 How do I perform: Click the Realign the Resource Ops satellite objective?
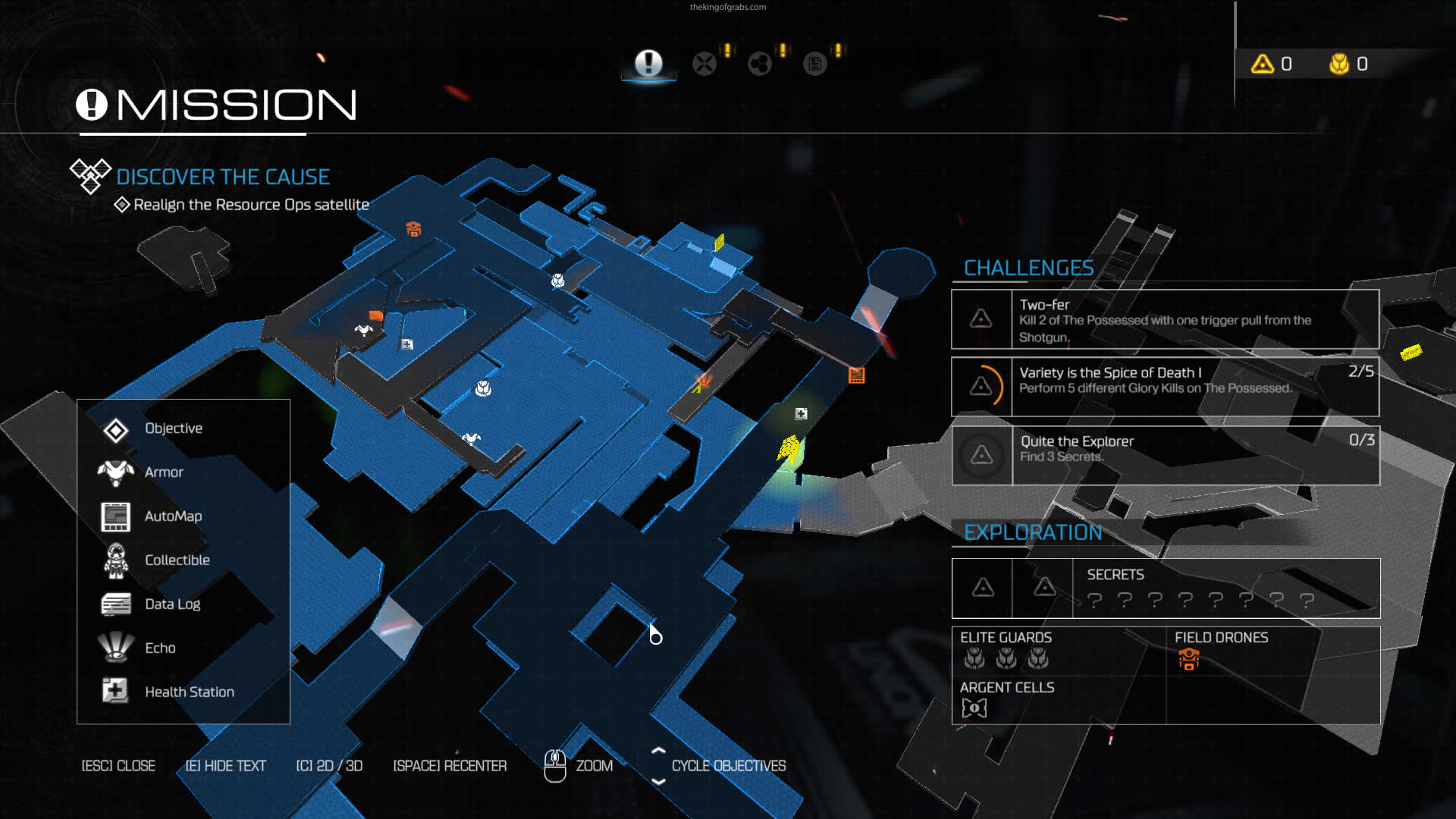point(250,205)
